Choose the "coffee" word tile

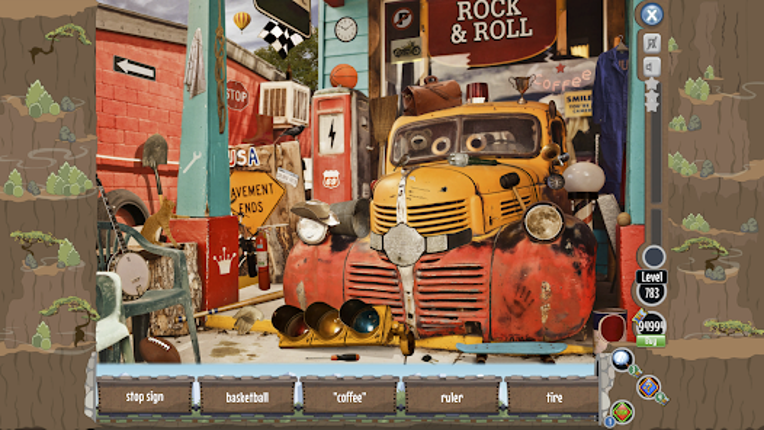pyautogui.click(x=350, y=396)
